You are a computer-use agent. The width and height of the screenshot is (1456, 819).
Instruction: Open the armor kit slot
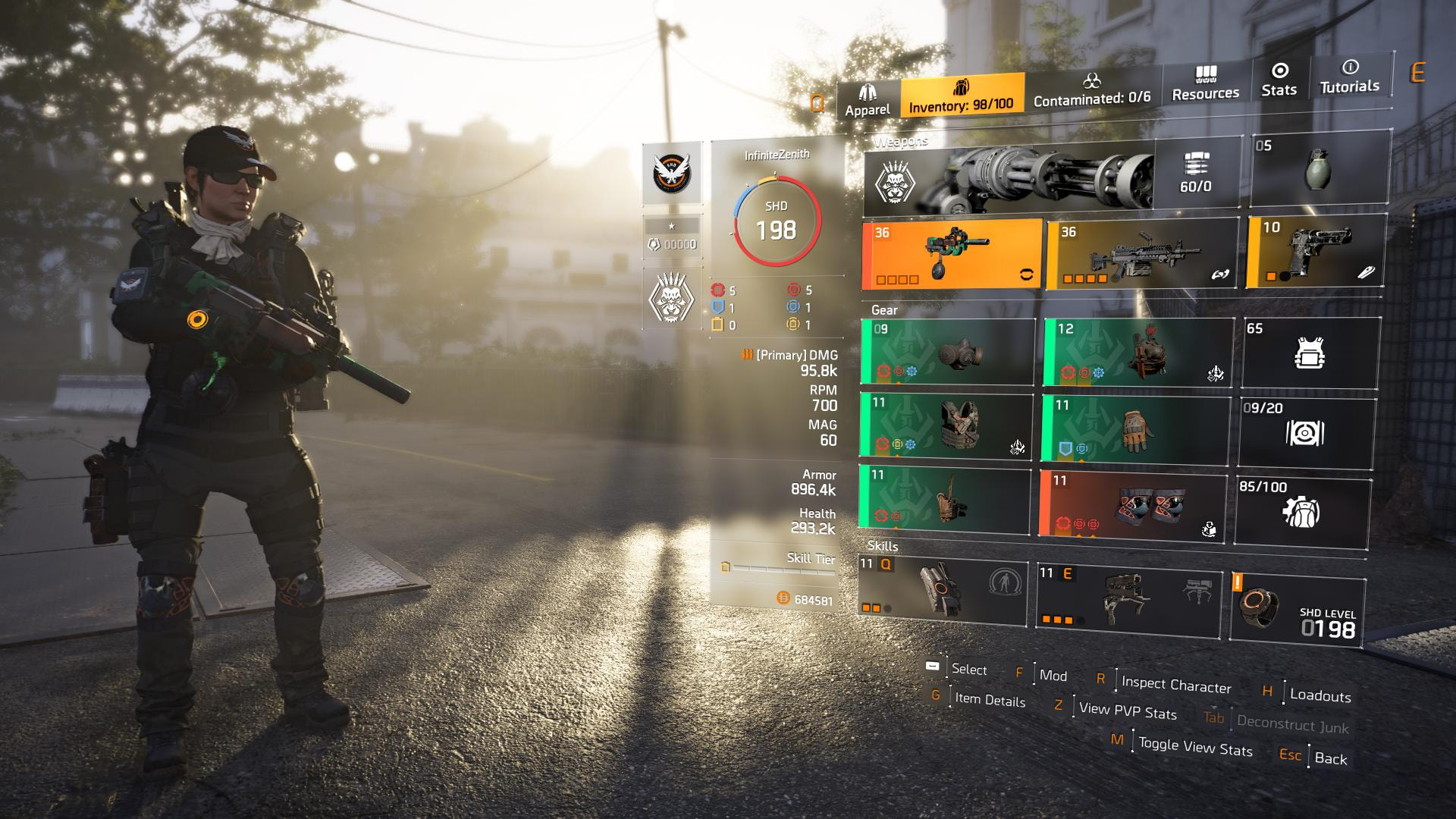tap(1310, 353)
